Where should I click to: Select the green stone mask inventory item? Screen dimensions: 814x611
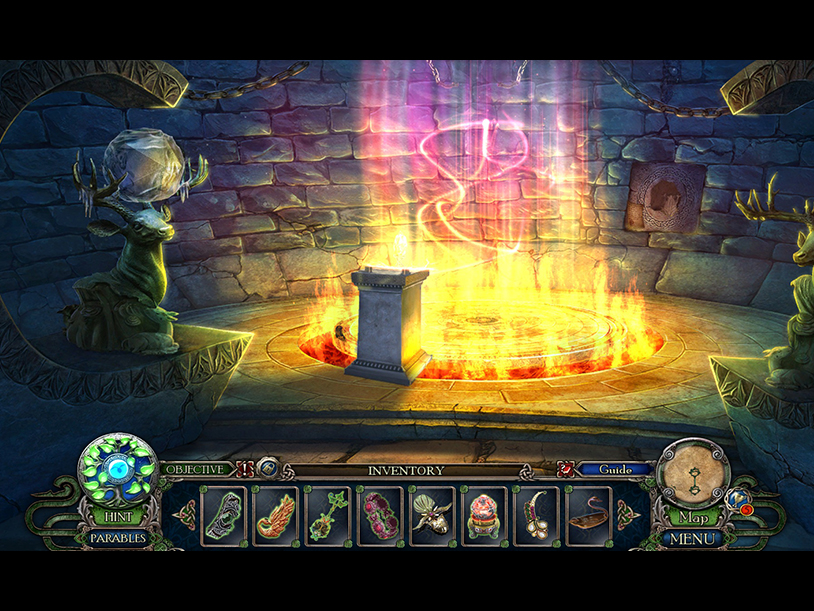(x=225, y=515)
